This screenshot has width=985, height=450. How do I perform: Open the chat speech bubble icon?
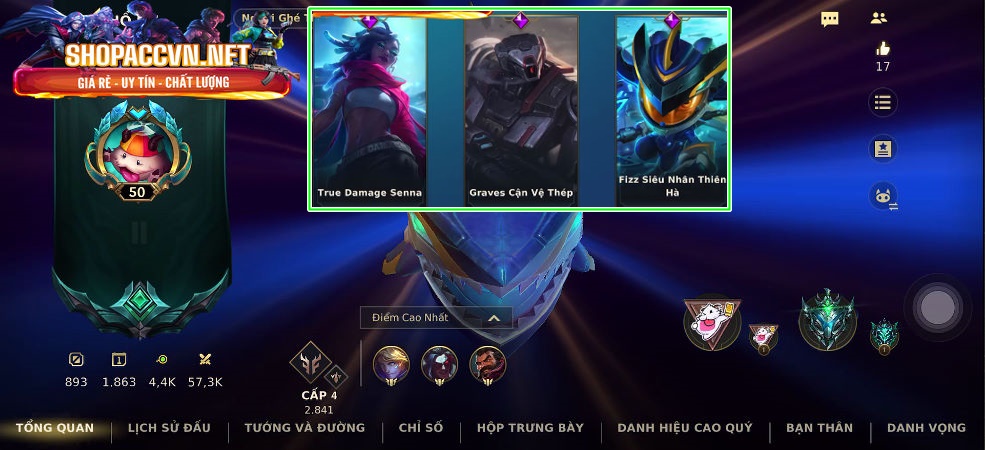point(830,19)
